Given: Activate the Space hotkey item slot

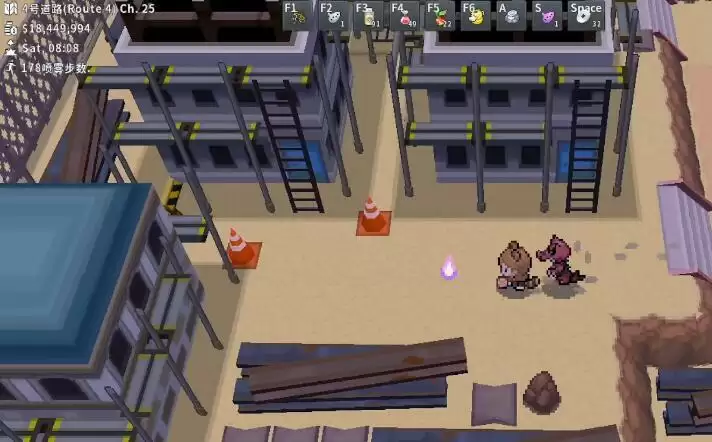Looking at the screenshot, I should 586,15.
